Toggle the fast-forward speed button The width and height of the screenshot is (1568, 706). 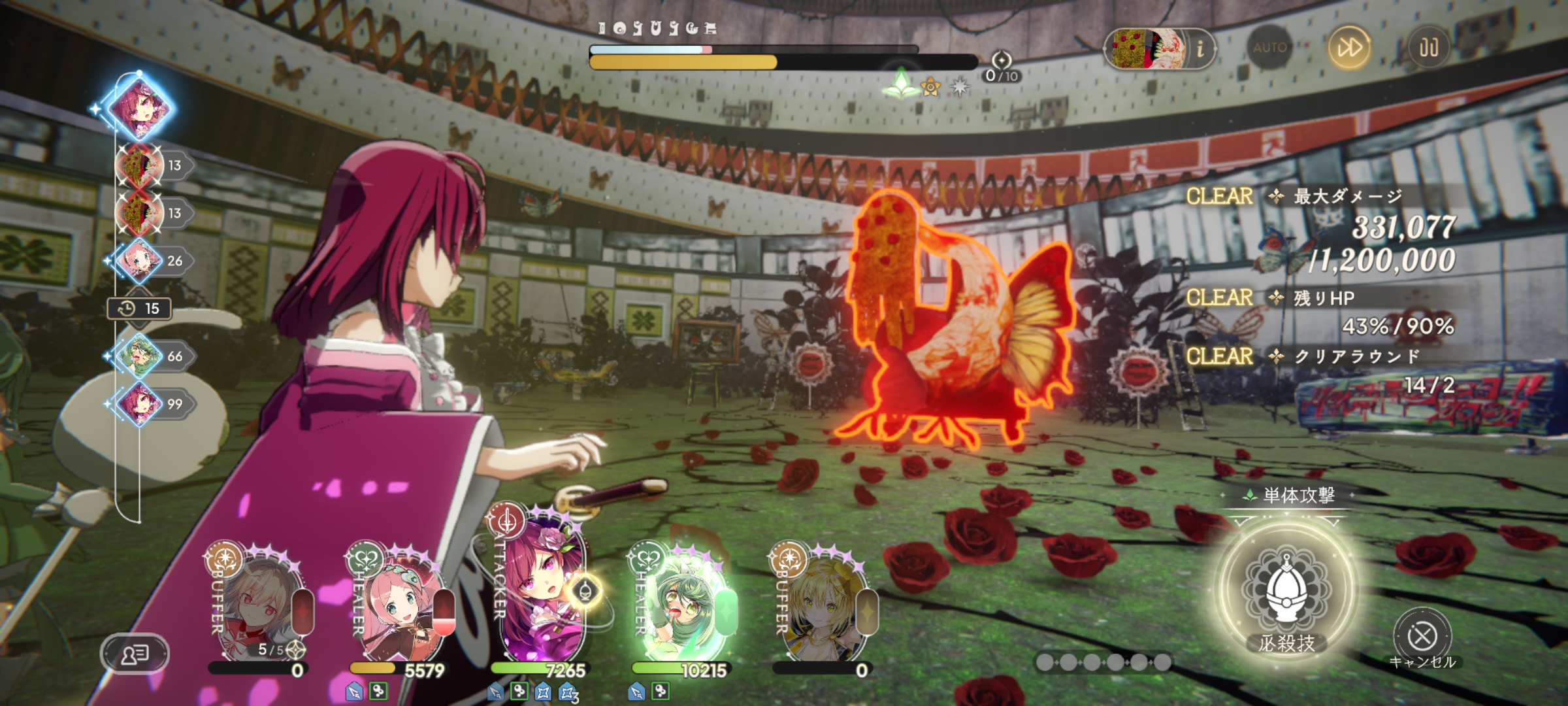pos(1349,48)
